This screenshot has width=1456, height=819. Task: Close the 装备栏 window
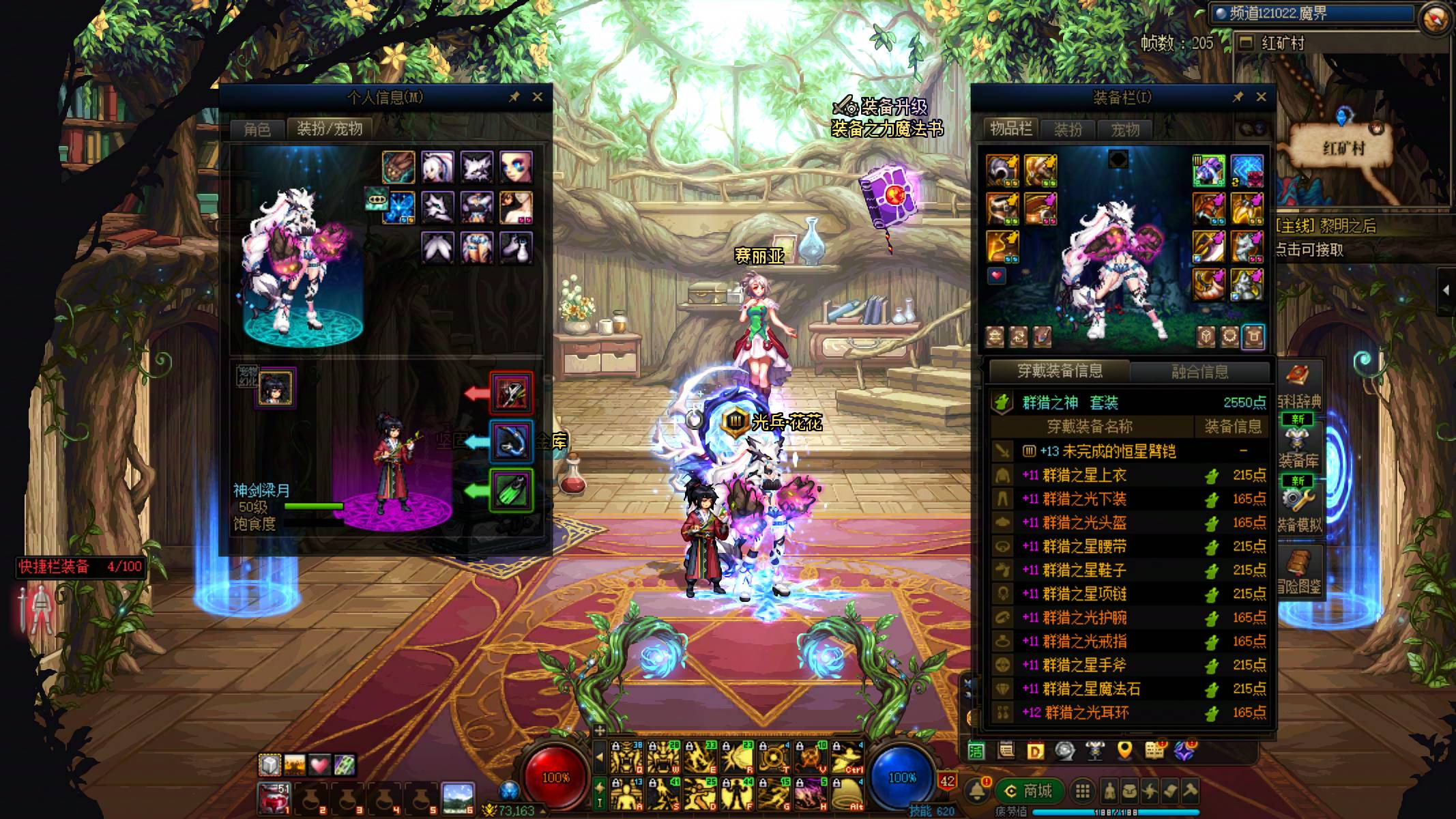(1261, 97)
